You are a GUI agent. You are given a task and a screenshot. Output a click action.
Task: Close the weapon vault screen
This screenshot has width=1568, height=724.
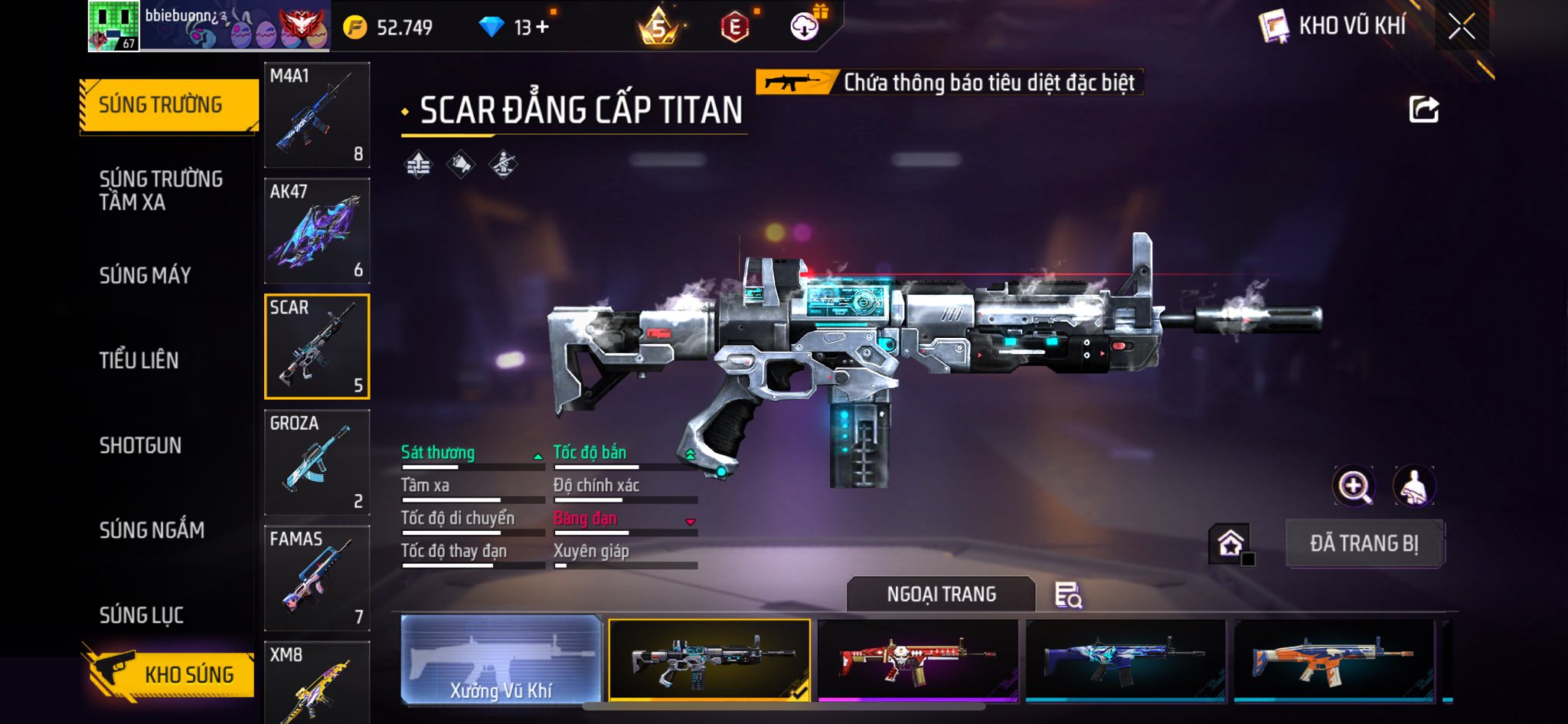(x=1462, y=27)
